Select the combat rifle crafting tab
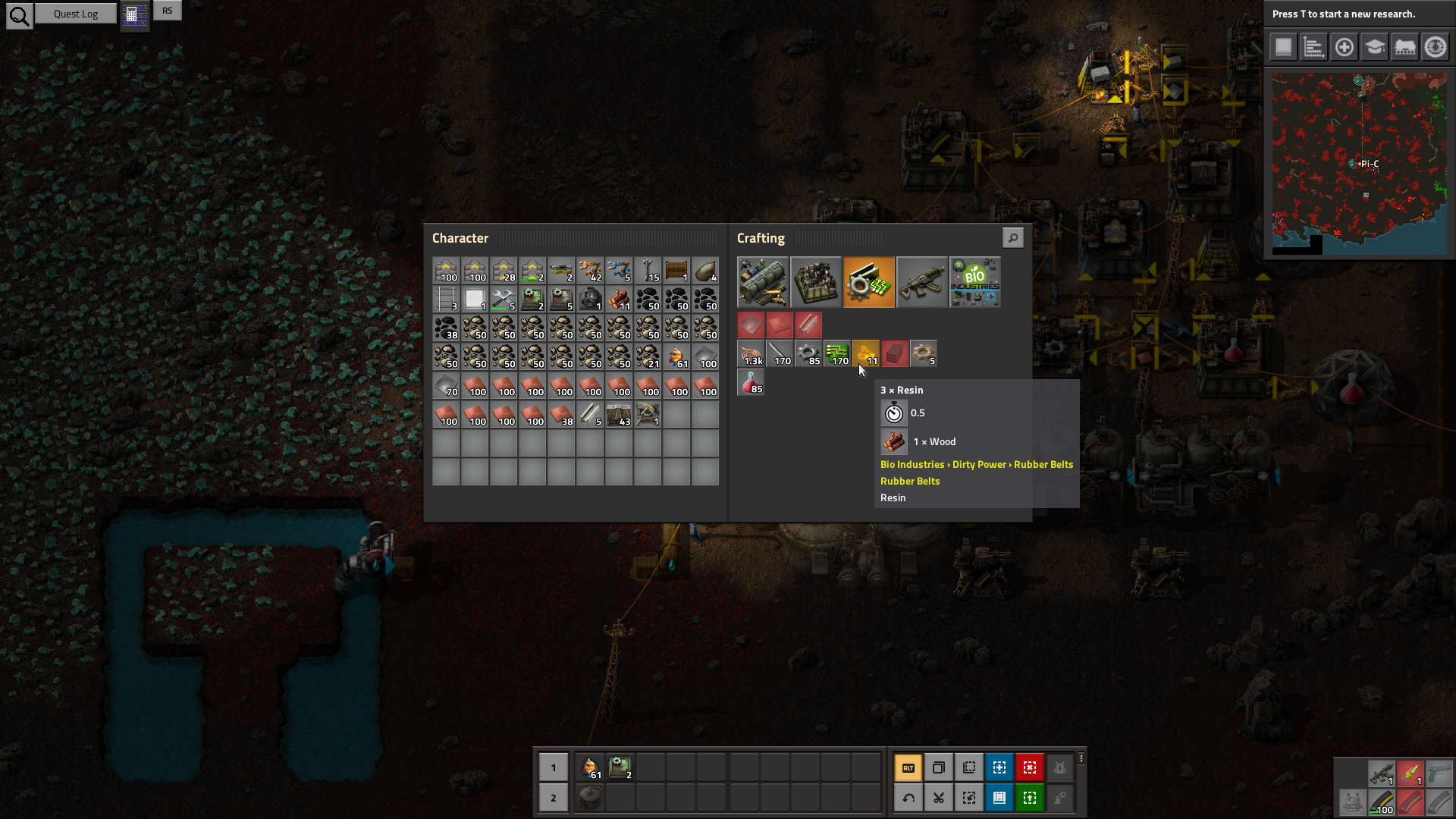The height and width of the screenshot is (819, 1456). pos(922,282)
